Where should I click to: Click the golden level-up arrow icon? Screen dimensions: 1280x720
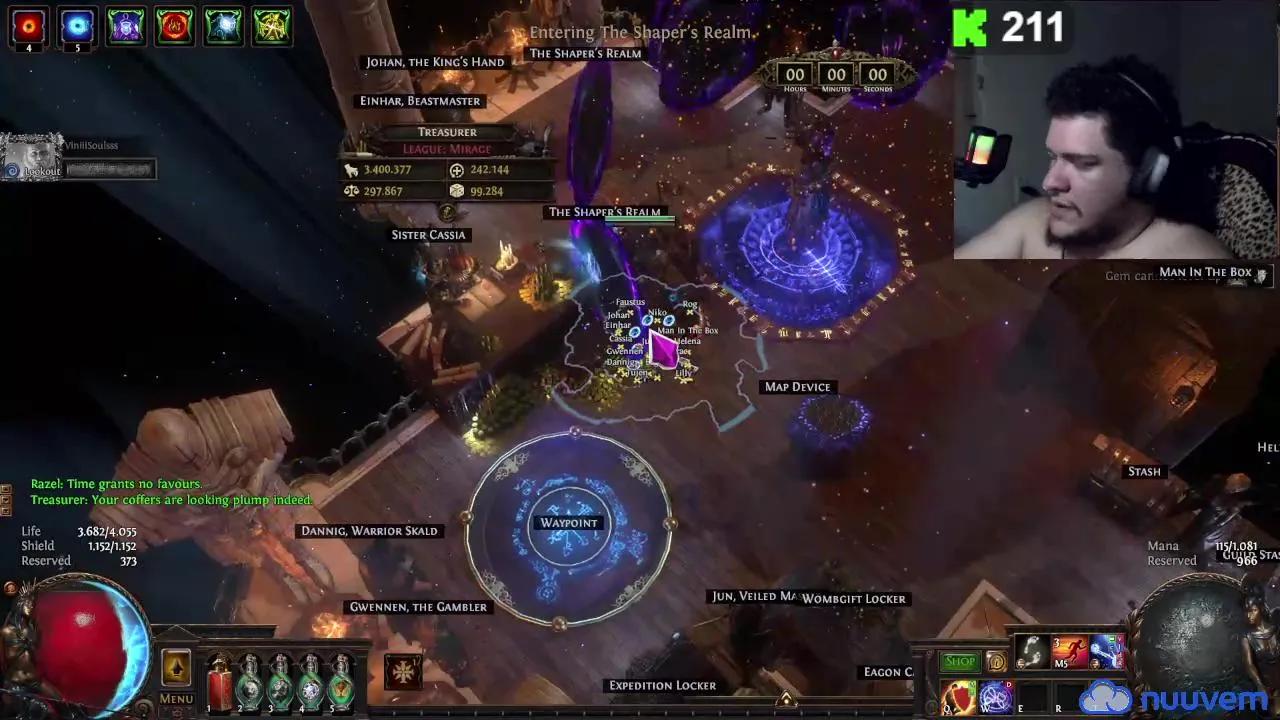(176, 668)
